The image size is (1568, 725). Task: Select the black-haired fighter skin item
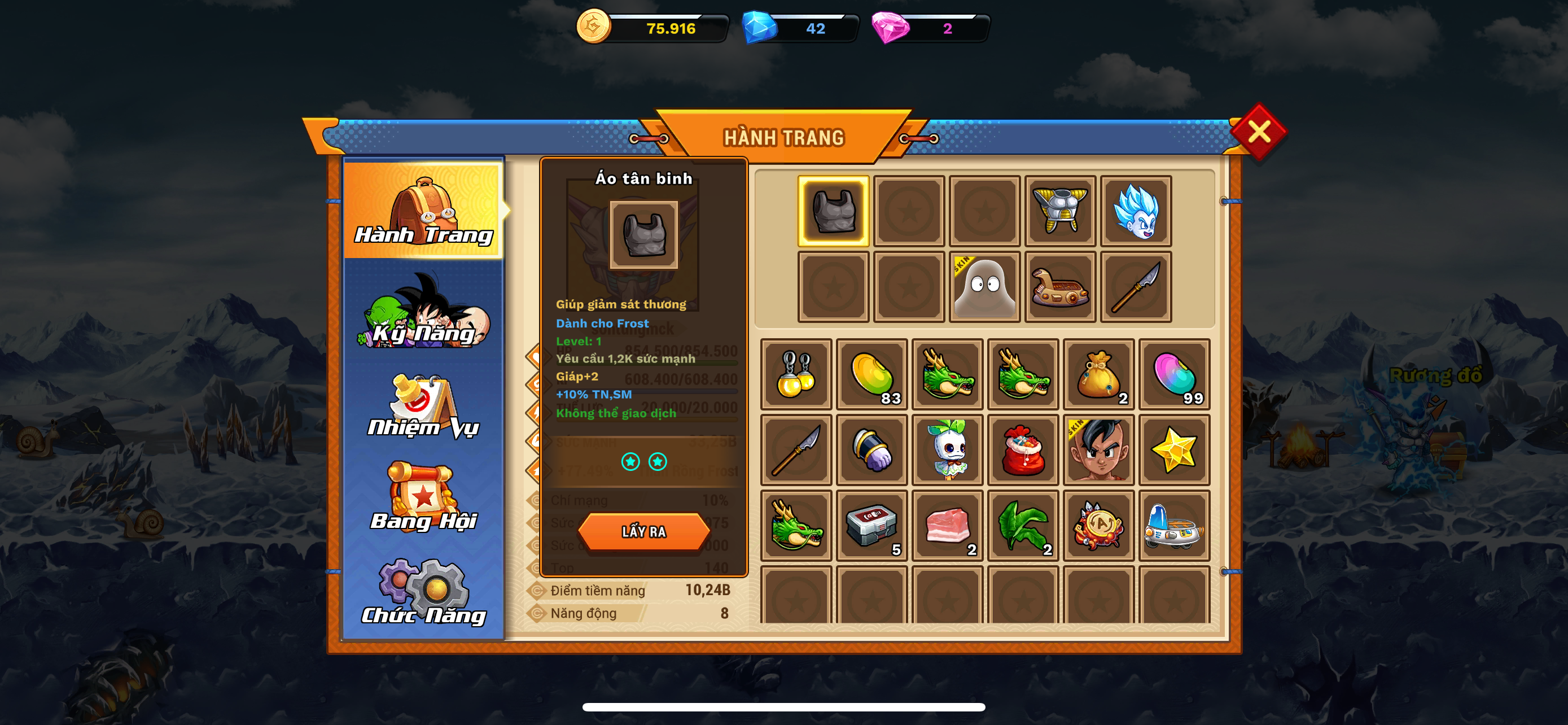pyautogui.click(x=1099, y=450)
